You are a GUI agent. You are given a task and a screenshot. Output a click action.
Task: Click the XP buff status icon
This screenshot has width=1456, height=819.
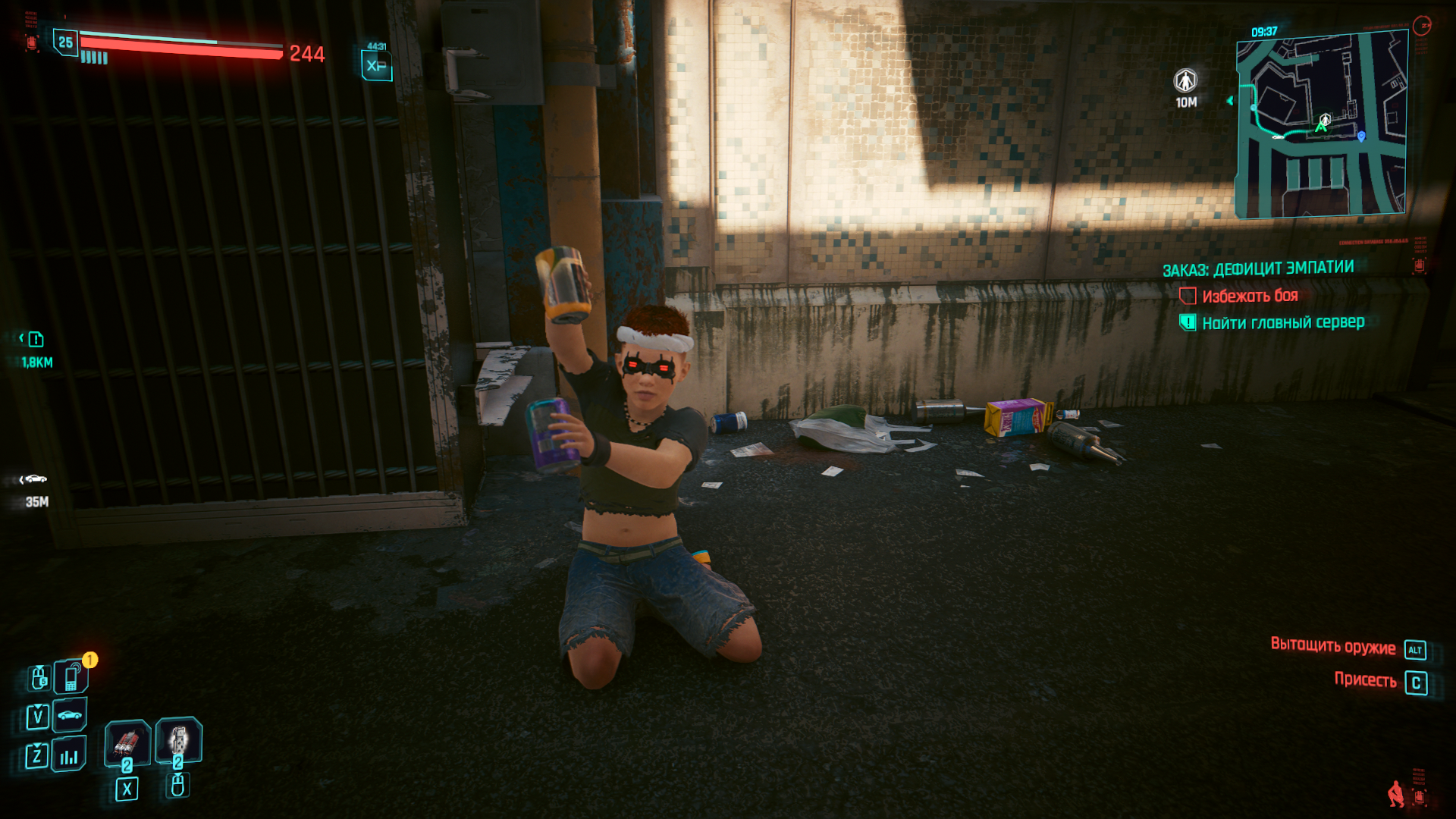376,65
